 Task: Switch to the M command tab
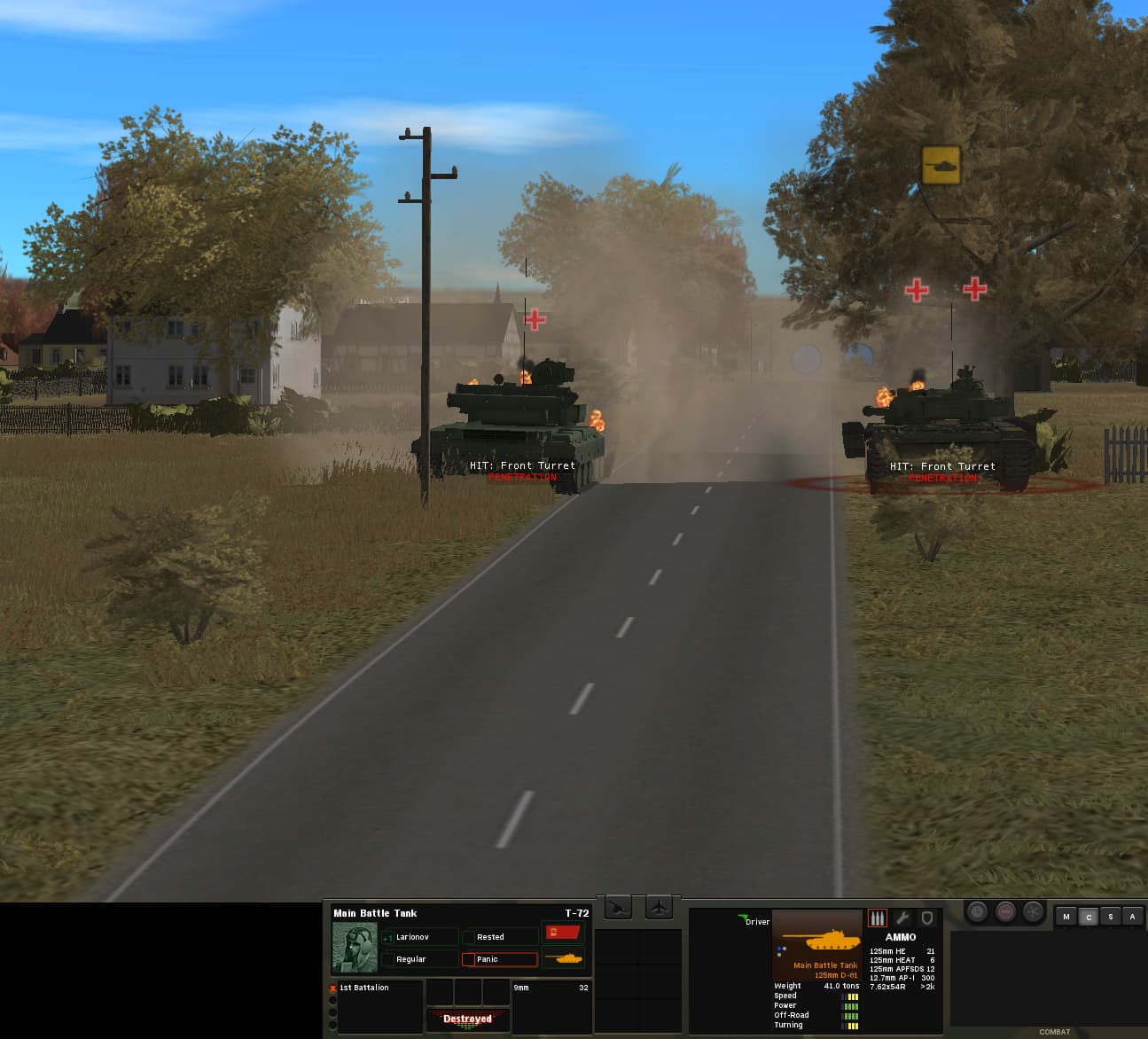click(x=1066, y=917)
